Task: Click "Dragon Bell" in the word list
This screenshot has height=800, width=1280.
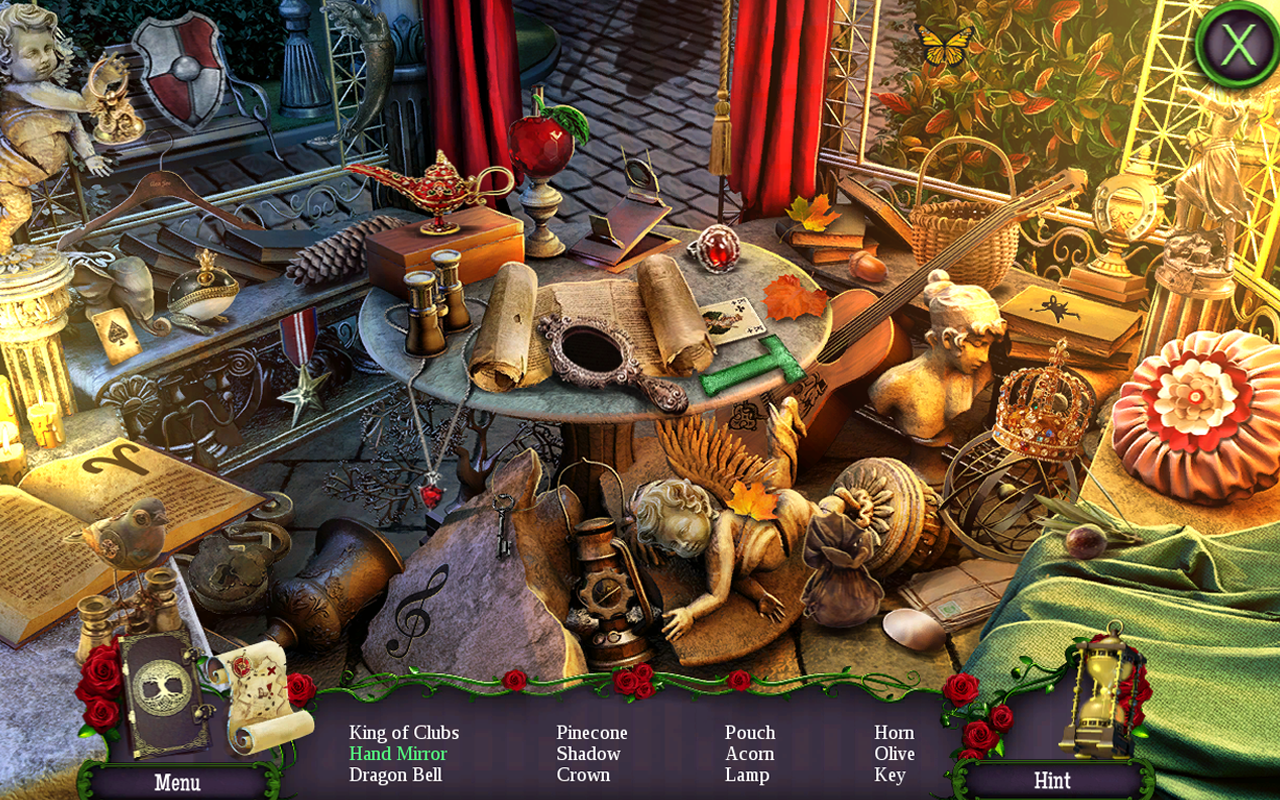Action: 396,774
